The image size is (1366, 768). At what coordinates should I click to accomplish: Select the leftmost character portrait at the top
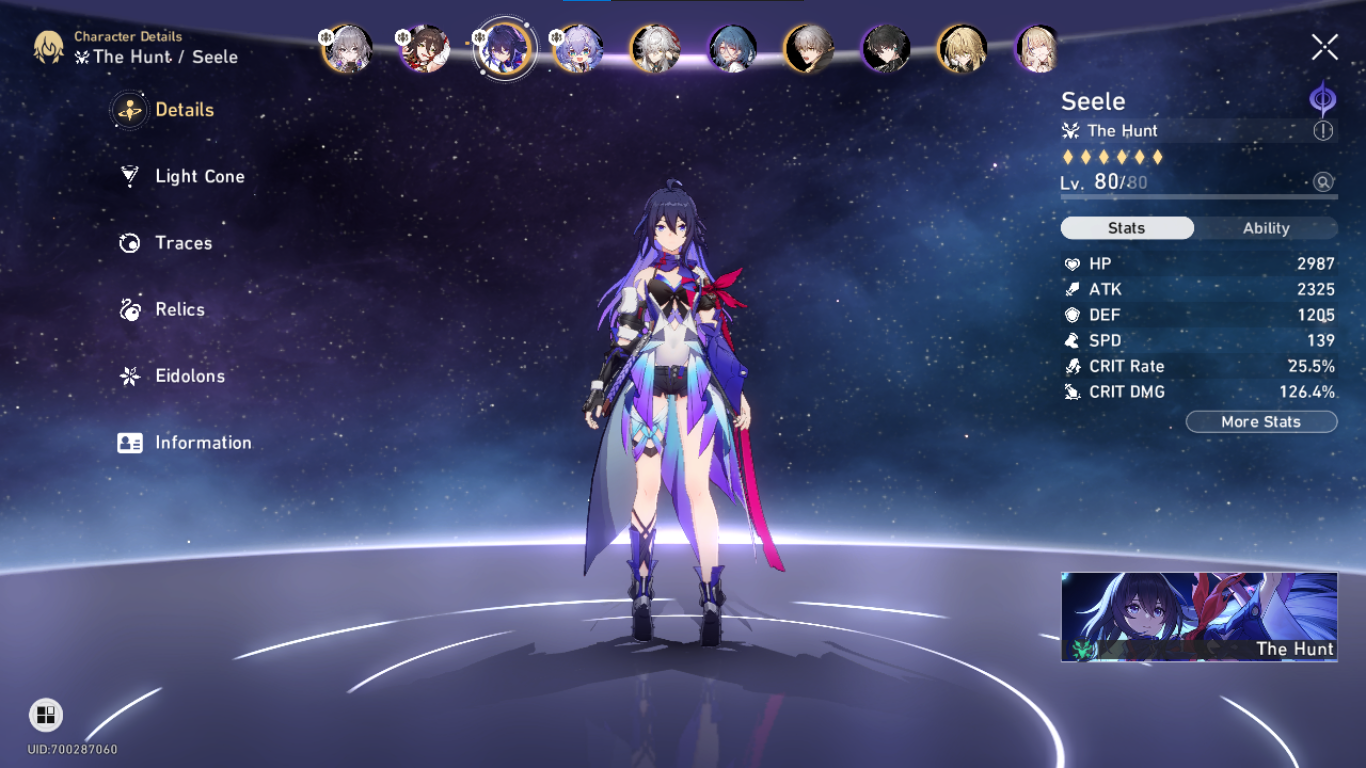(345, 48)
